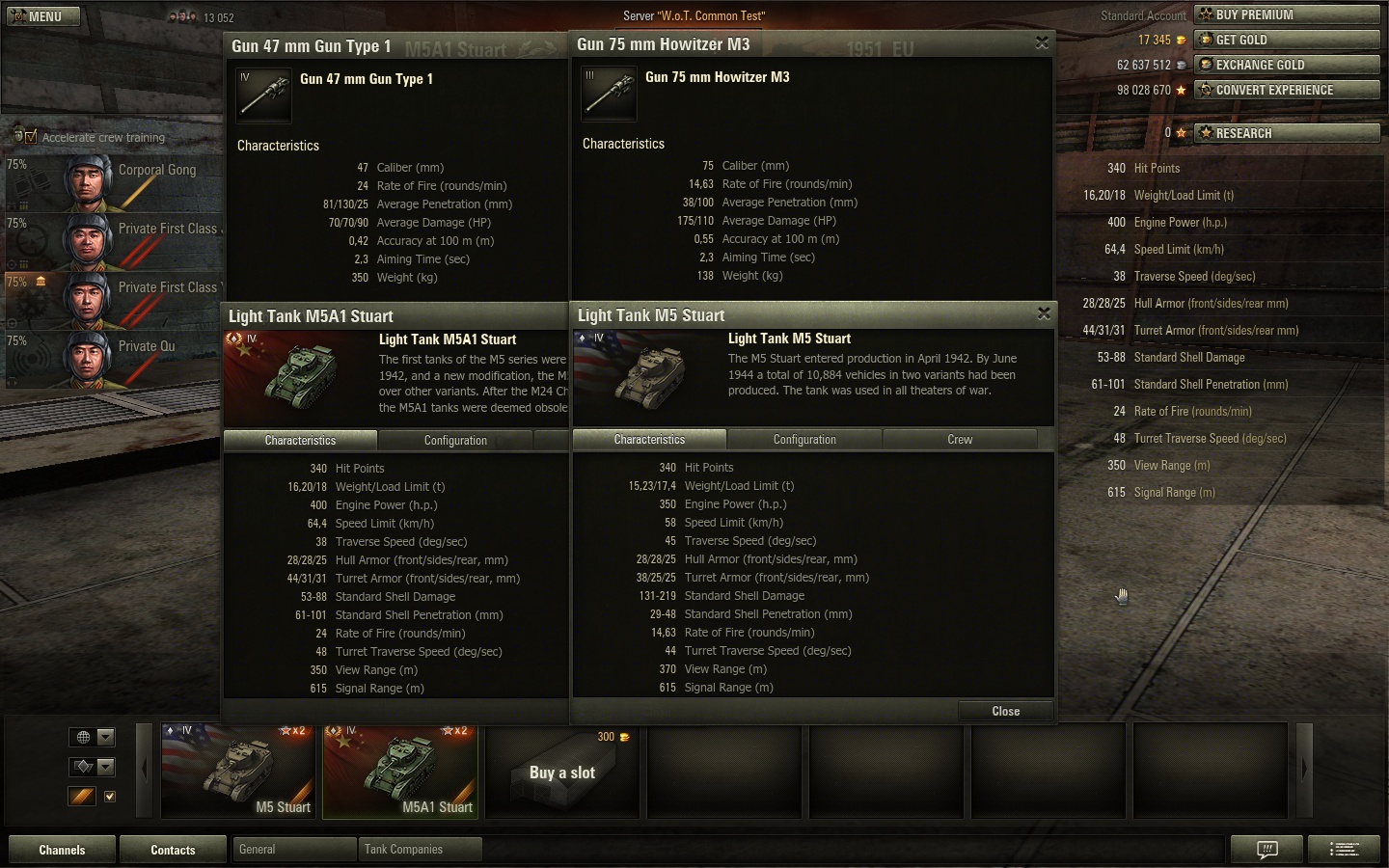1389x868 pixels.
Task: Open the Channels chat panel
Action: point(62,850)
